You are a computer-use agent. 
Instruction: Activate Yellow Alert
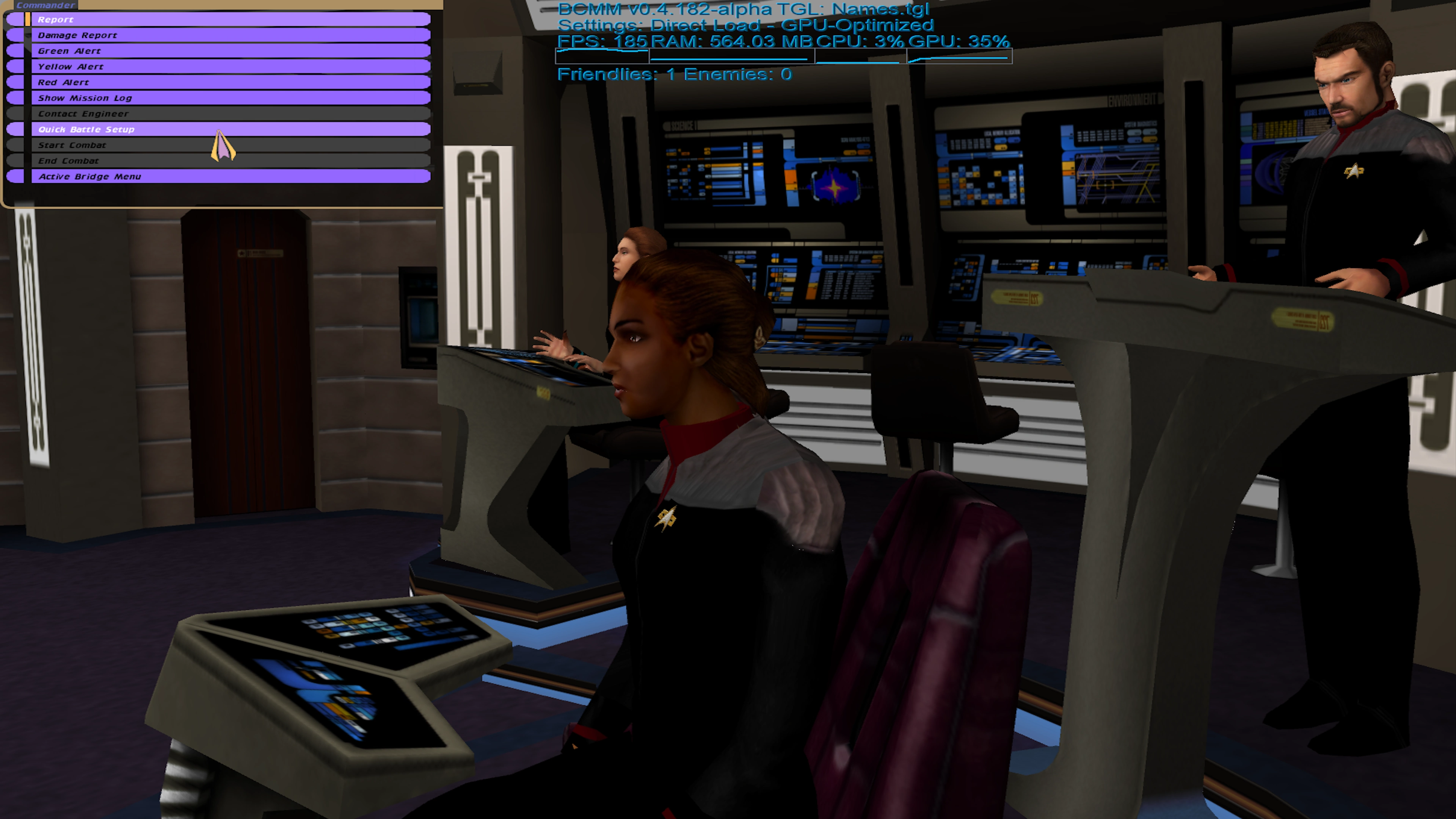[226, 67]
